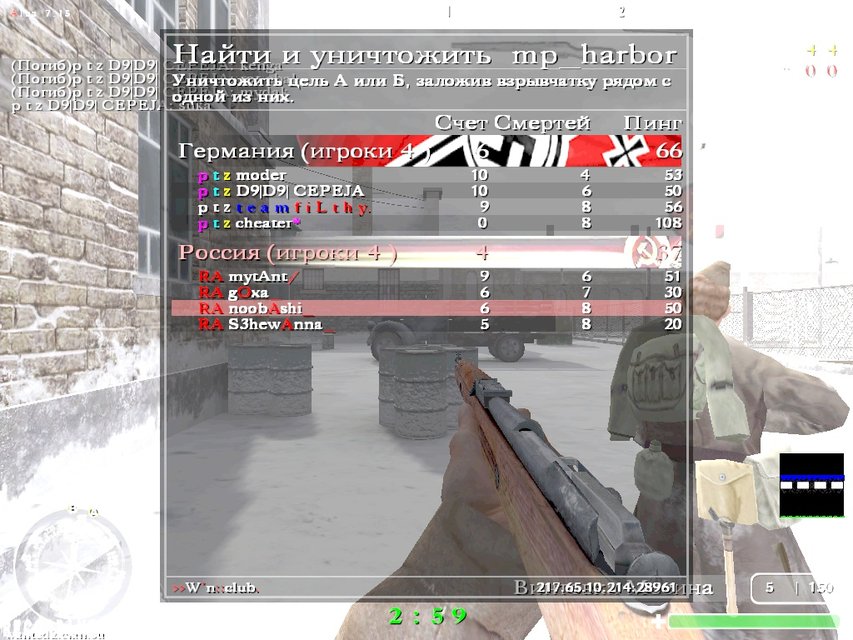Click the ptz cheater* scoreboard row

click(428, 223)
